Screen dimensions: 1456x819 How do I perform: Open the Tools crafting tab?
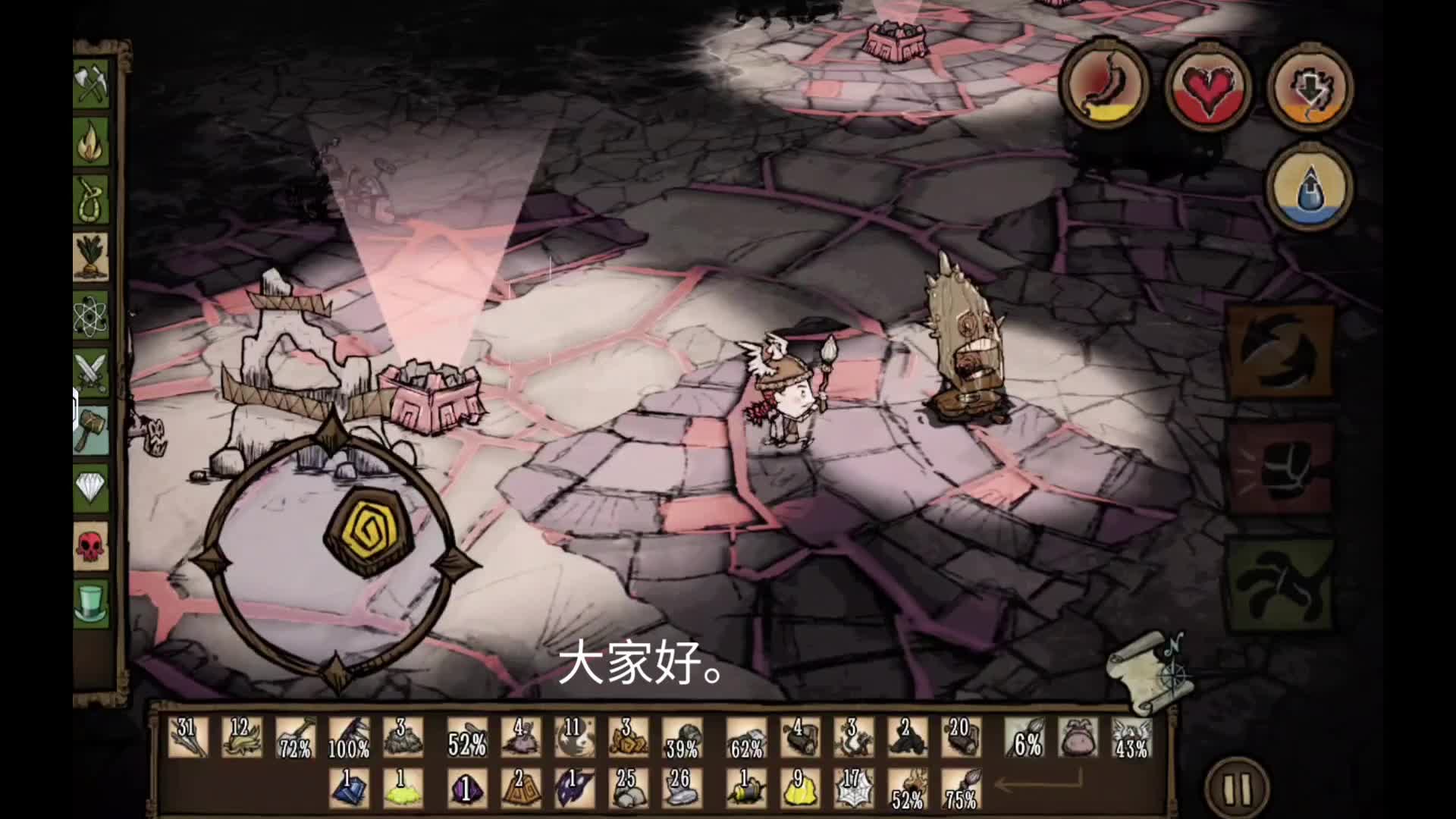pos(92,83)
